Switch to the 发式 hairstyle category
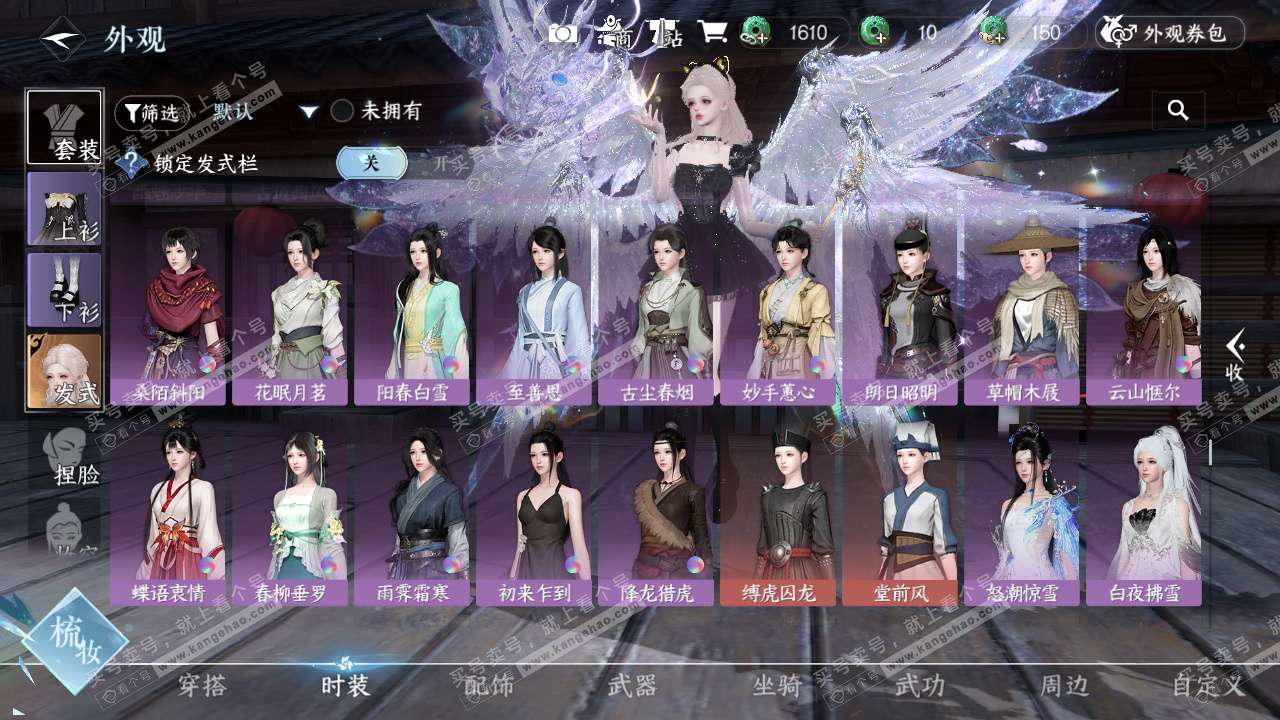This screenshot has width=1280, height=720. pos(64,371)
